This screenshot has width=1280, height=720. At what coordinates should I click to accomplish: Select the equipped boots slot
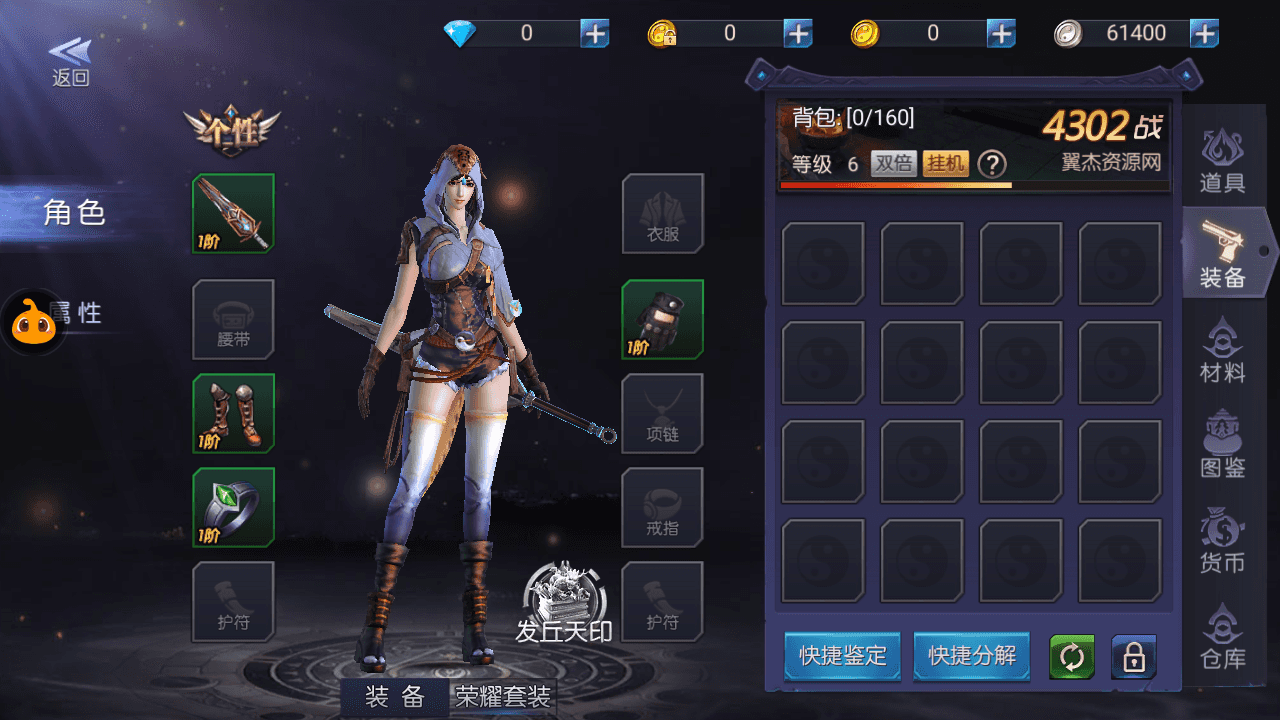(233, 413)
